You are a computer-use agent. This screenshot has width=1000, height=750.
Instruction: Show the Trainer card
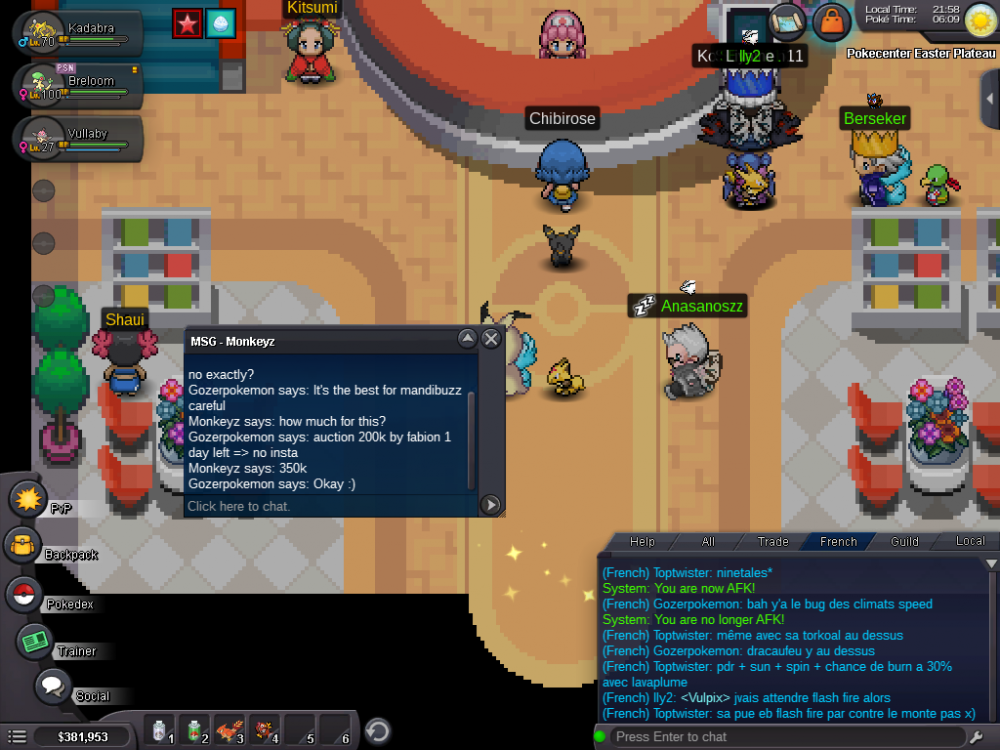pyautogui.click(x=36, y=641)
